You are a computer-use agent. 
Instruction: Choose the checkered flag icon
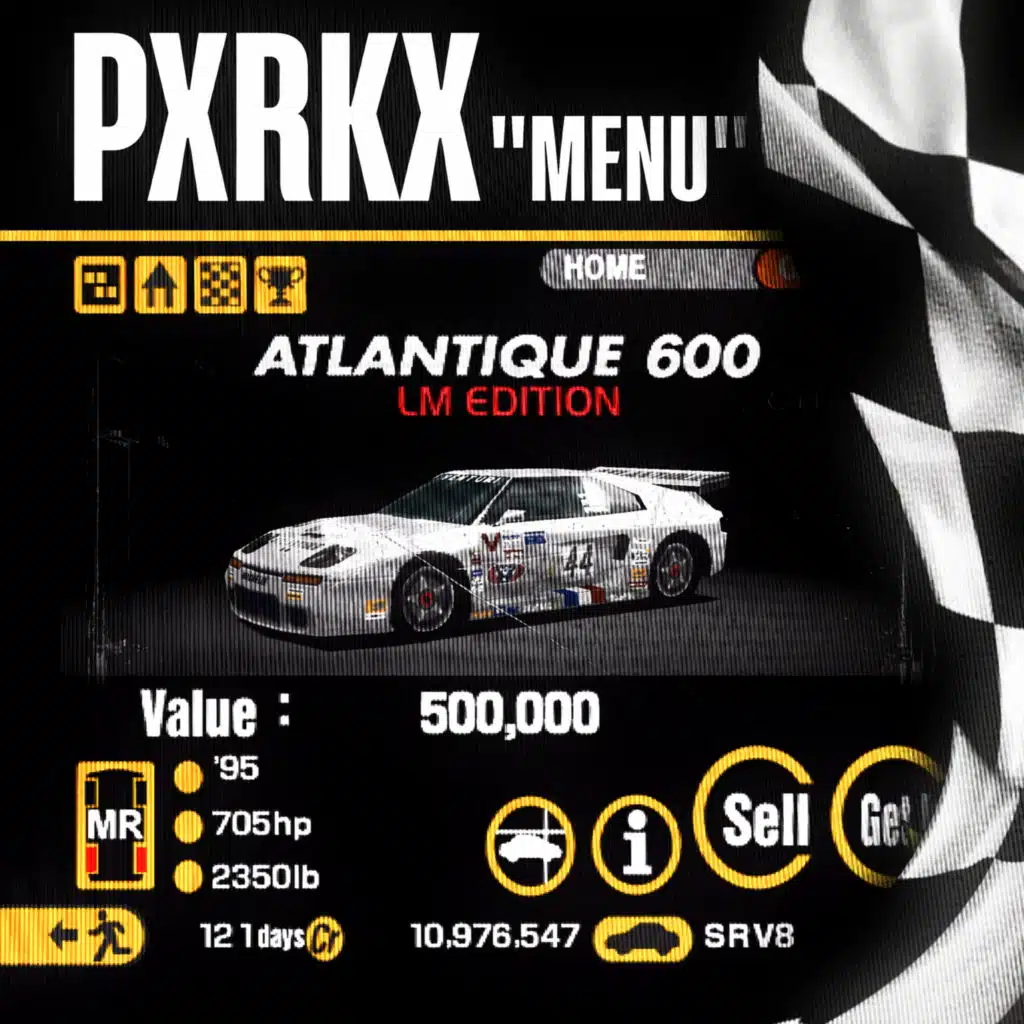click(x=220, y=288)
